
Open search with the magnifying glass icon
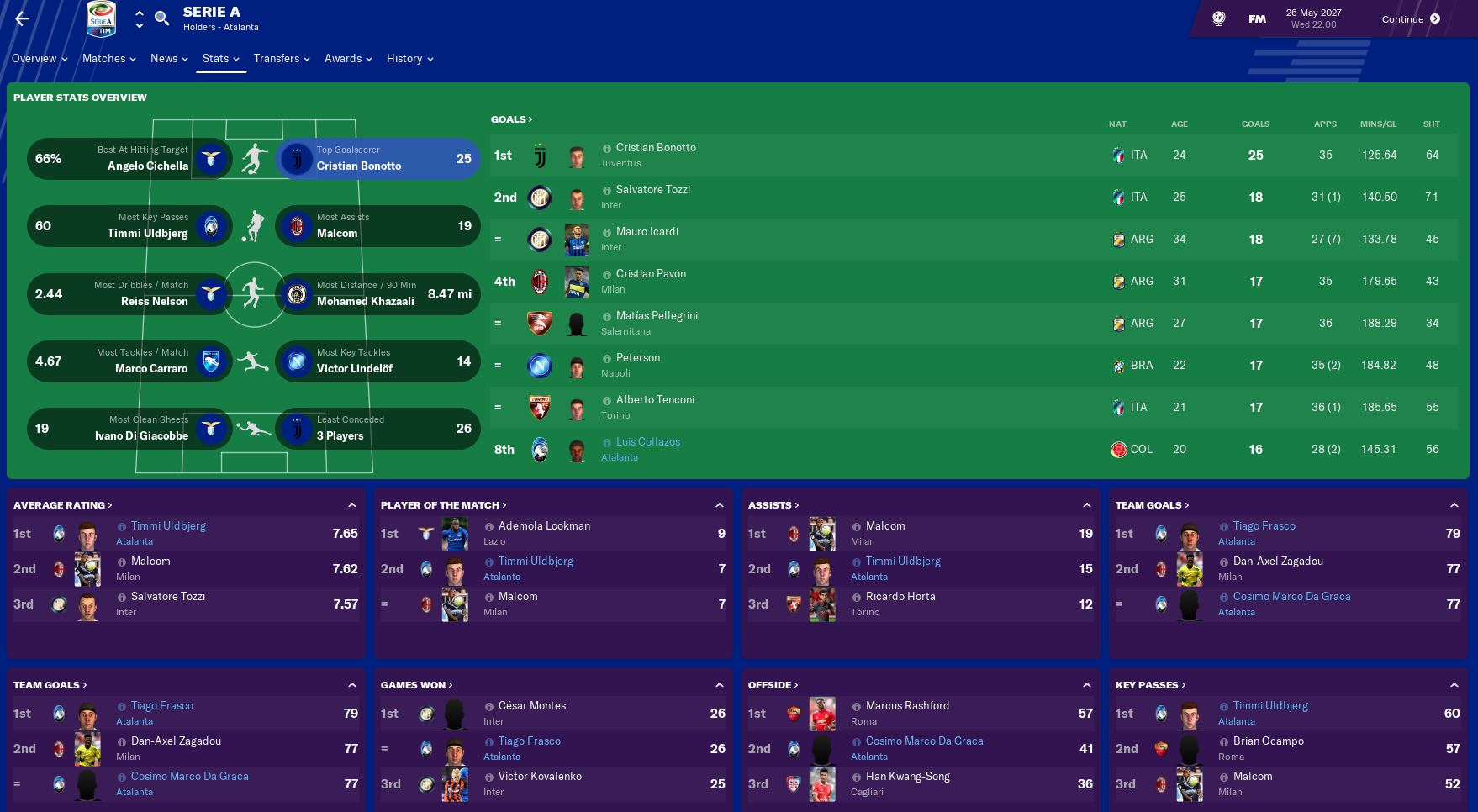[x=161, y=18]
